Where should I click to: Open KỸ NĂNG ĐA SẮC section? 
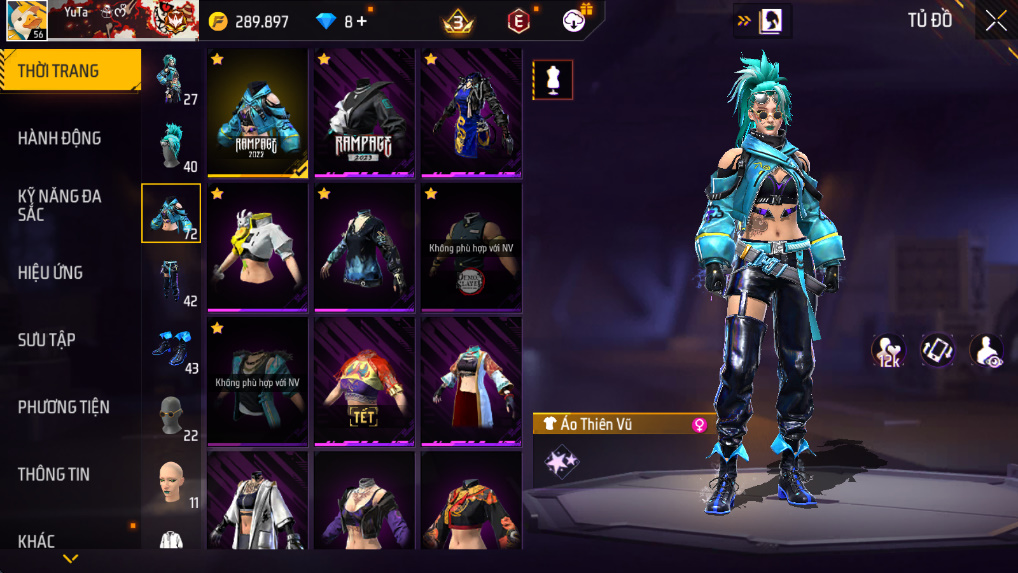tap(60, 205)
